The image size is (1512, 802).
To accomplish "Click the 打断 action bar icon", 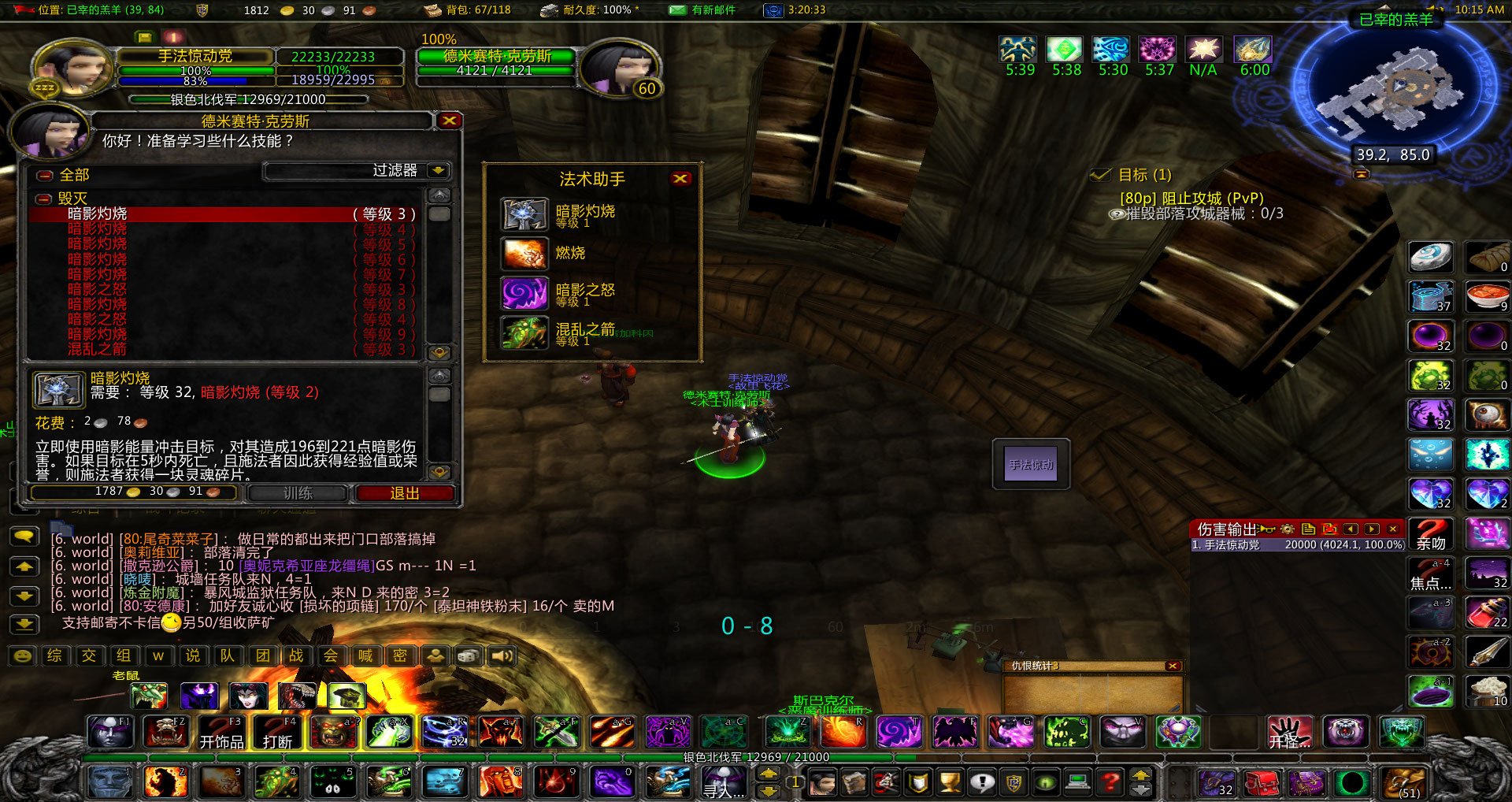I will 276,732.
